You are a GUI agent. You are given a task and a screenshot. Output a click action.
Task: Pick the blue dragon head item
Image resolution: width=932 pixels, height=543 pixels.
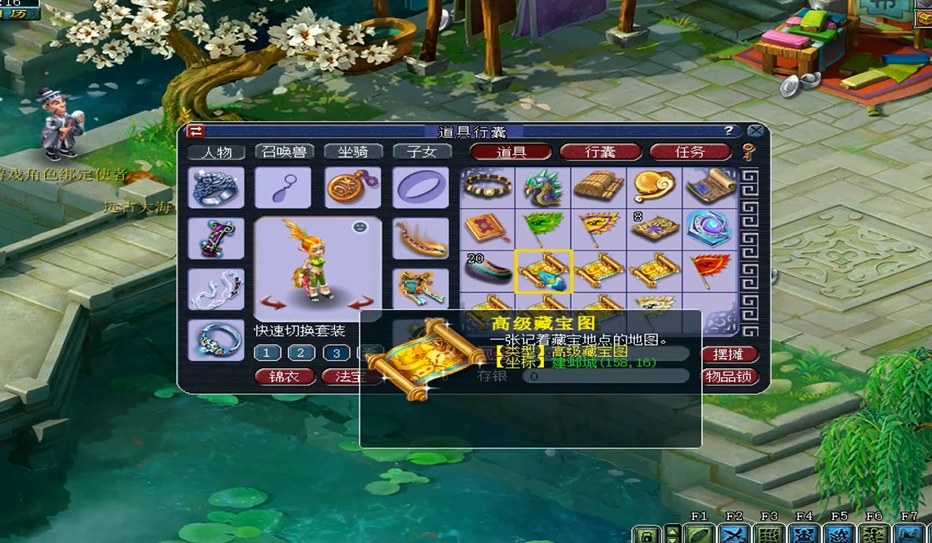tap(544, 186)
